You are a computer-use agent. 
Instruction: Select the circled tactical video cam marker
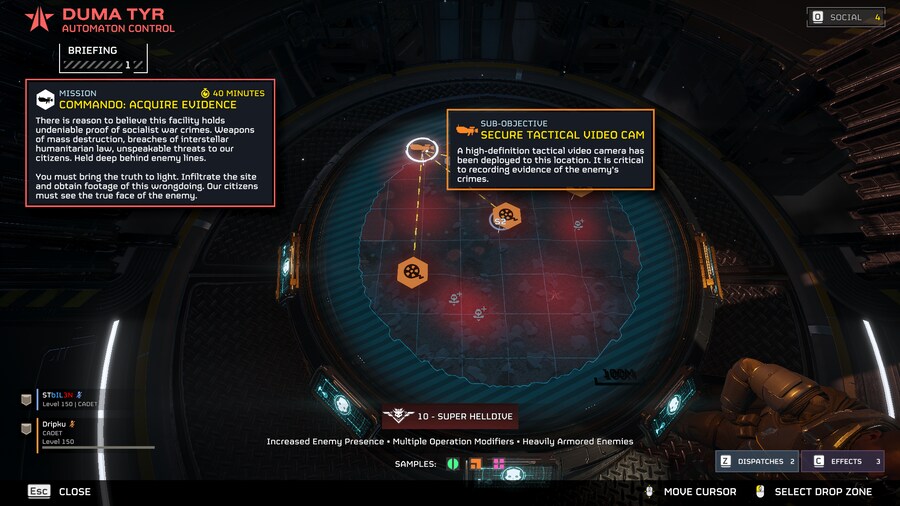pos(422,151)
